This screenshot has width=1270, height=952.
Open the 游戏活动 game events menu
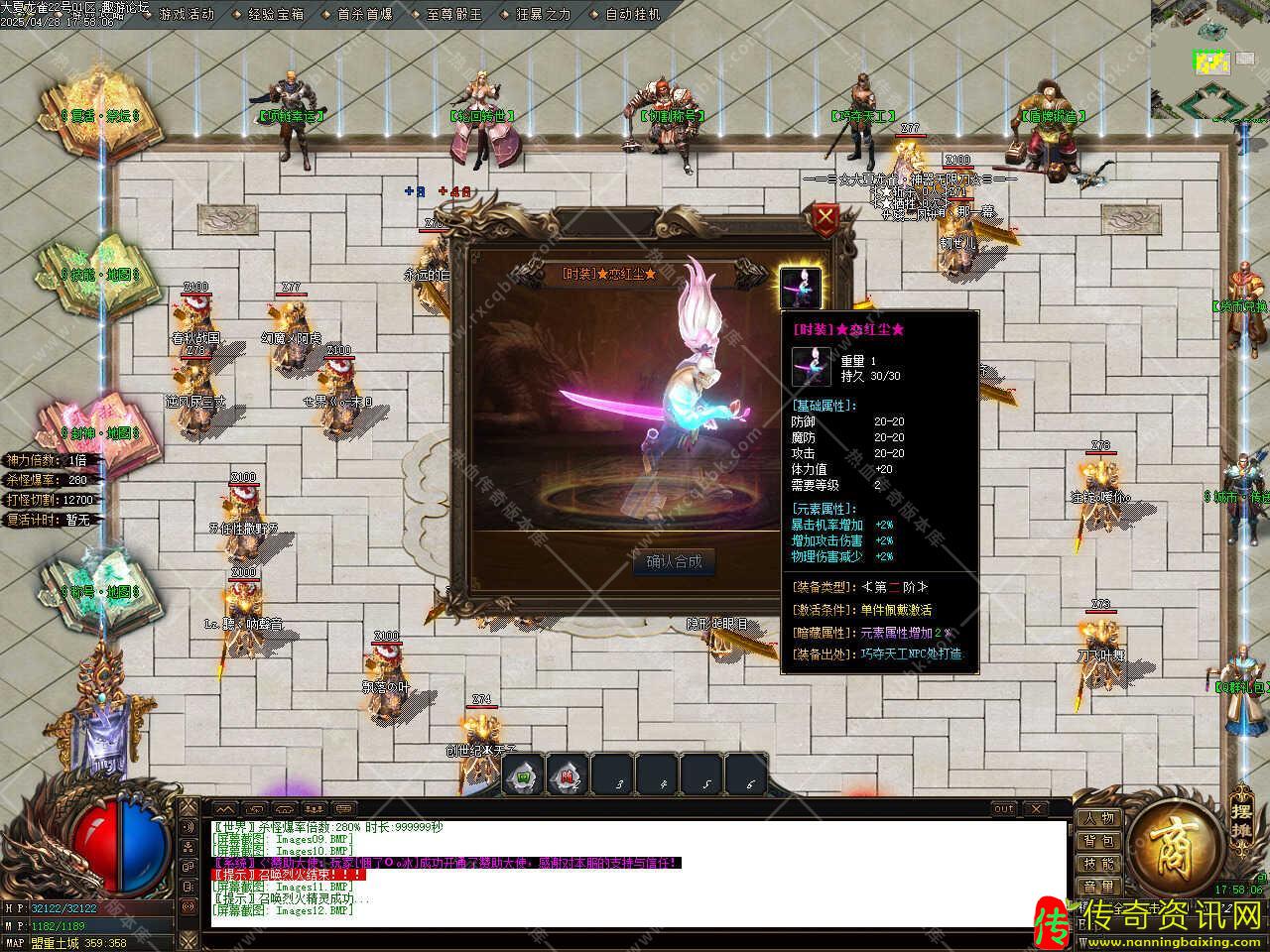(x=186, y=15)
